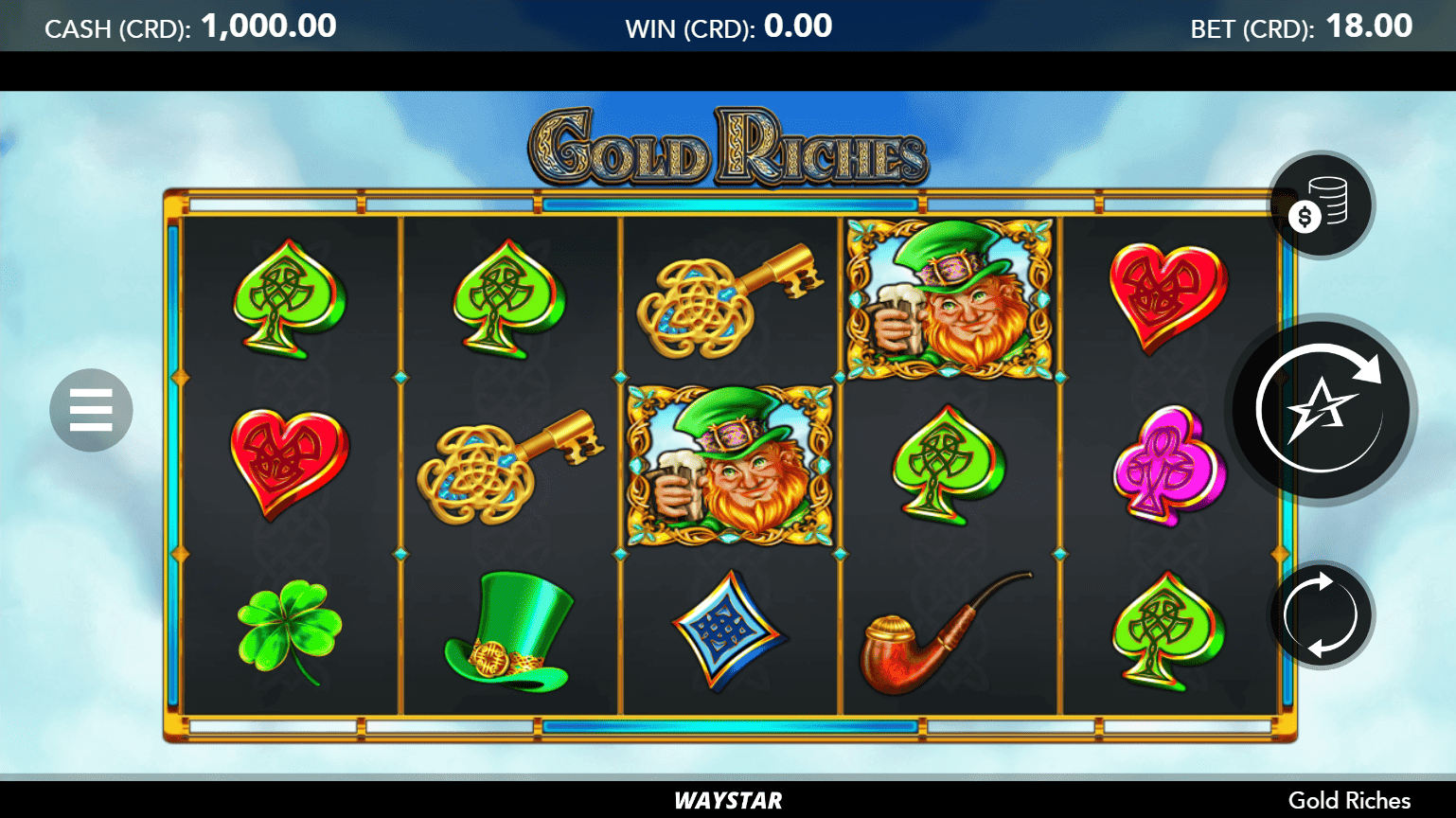Start autoplay with the circular arrows icon

1320,614
